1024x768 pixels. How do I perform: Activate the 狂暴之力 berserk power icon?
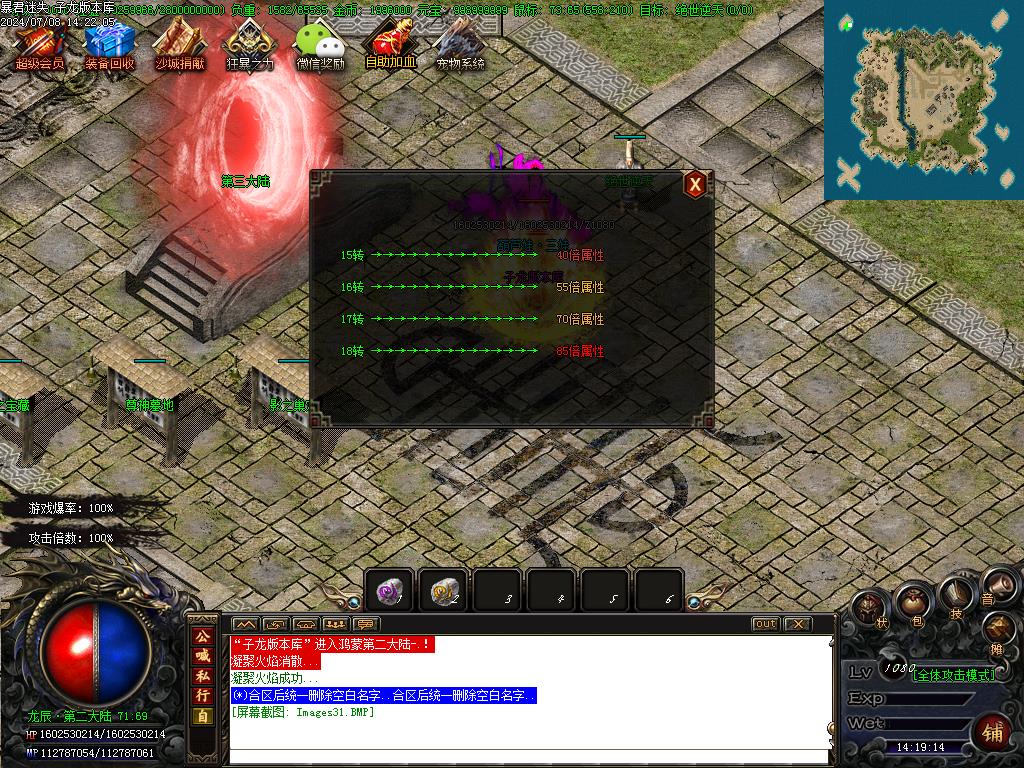pyautogui.click(x=249, y=44)
